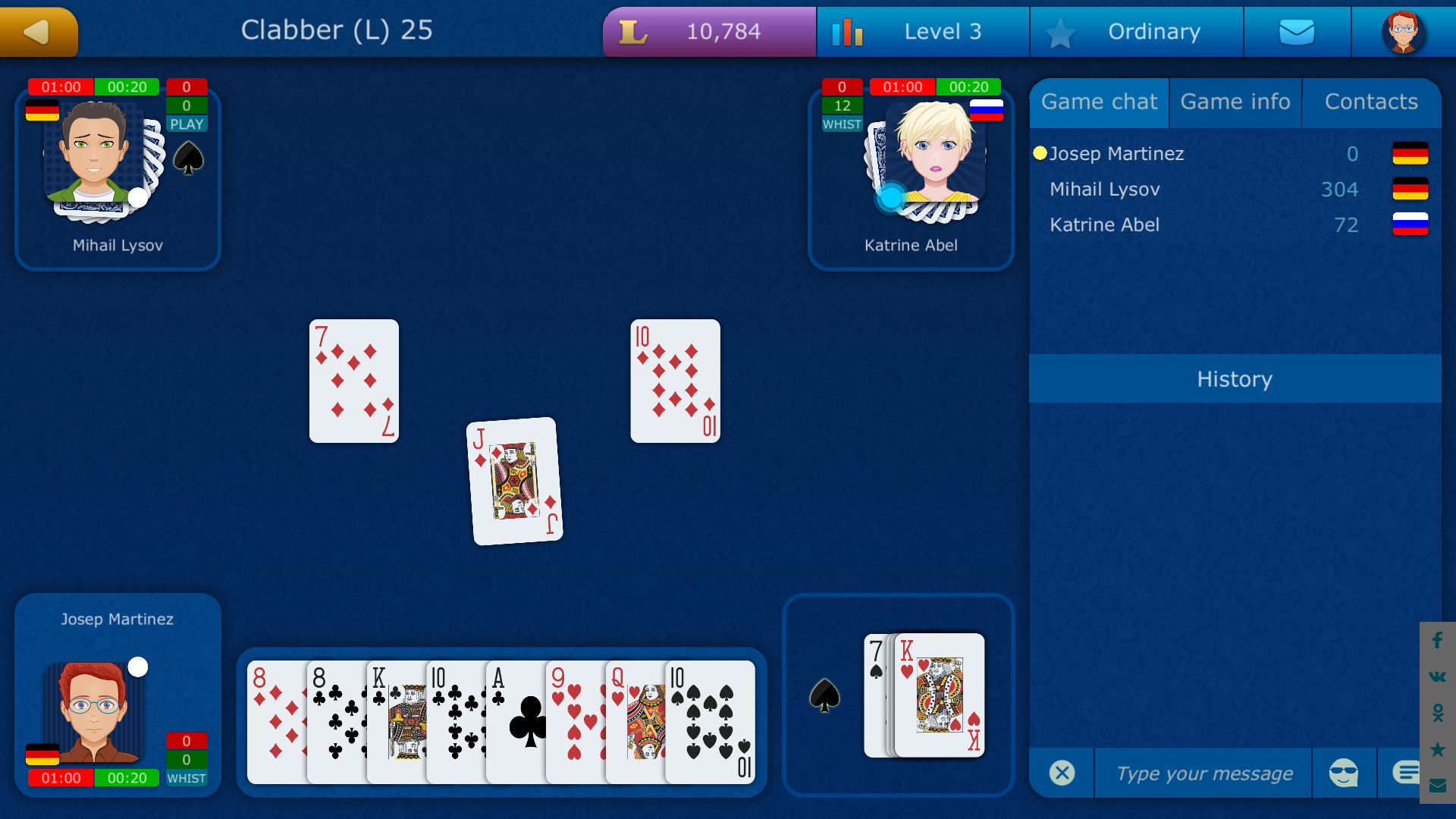The image size is (1456, 819).
Task: Select the Ordinary star rating icon
Action: (x=1061, y=31)
